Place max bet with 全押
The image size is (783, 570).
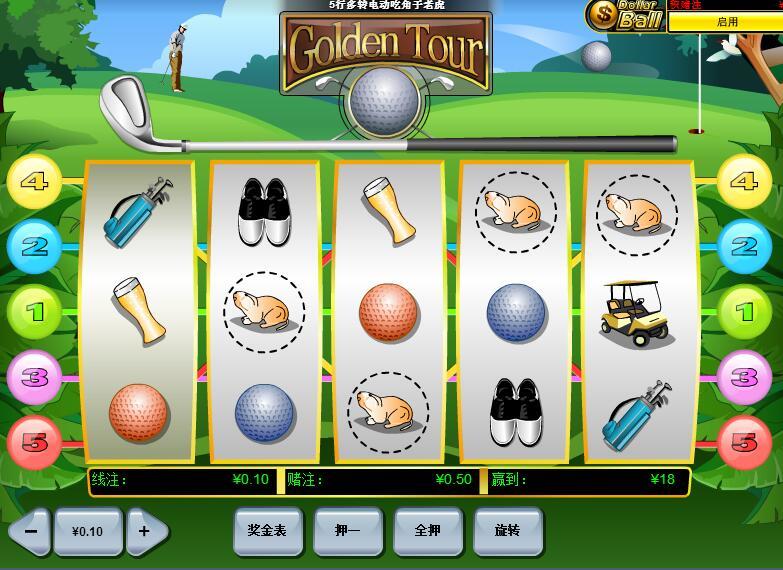[427, 530]
